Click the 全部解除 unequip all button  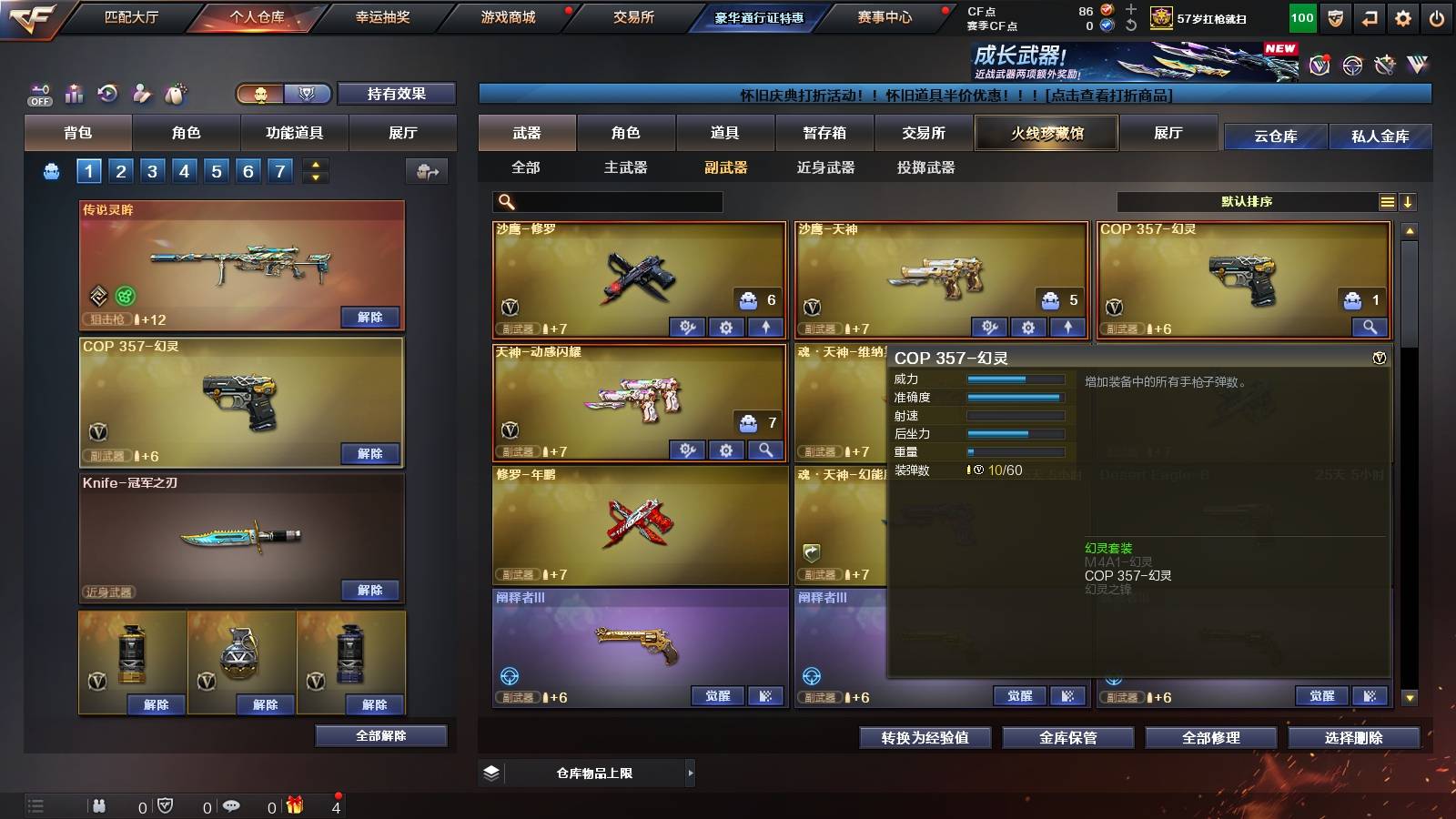coord(383,735)
